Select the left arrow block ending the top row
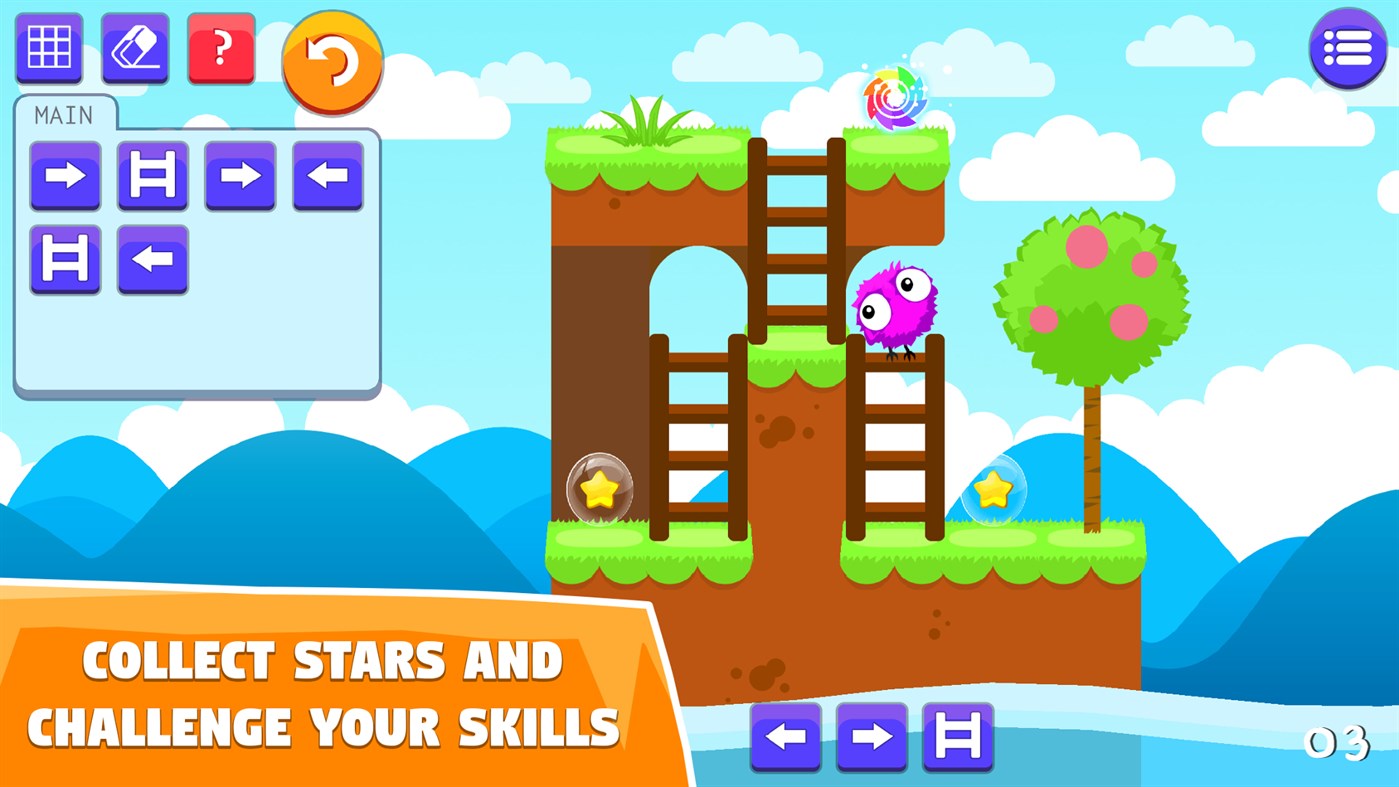Screen dimensions: 1399x787 click(327, 177)
